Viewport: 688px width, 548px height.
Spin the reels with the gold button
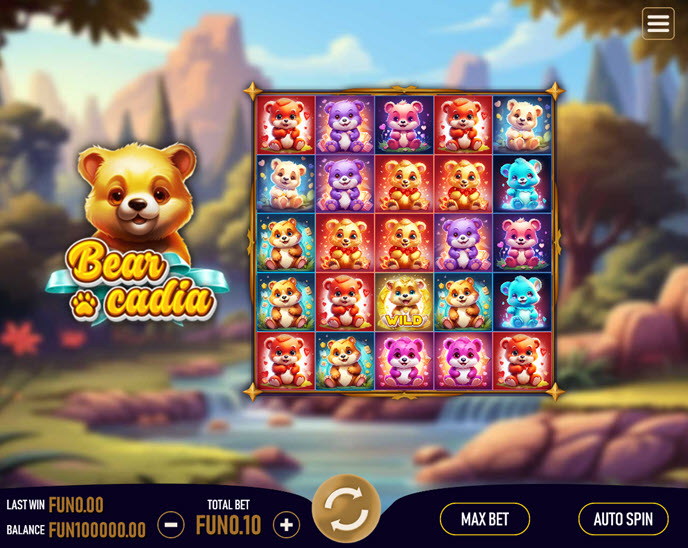(346, 509)
